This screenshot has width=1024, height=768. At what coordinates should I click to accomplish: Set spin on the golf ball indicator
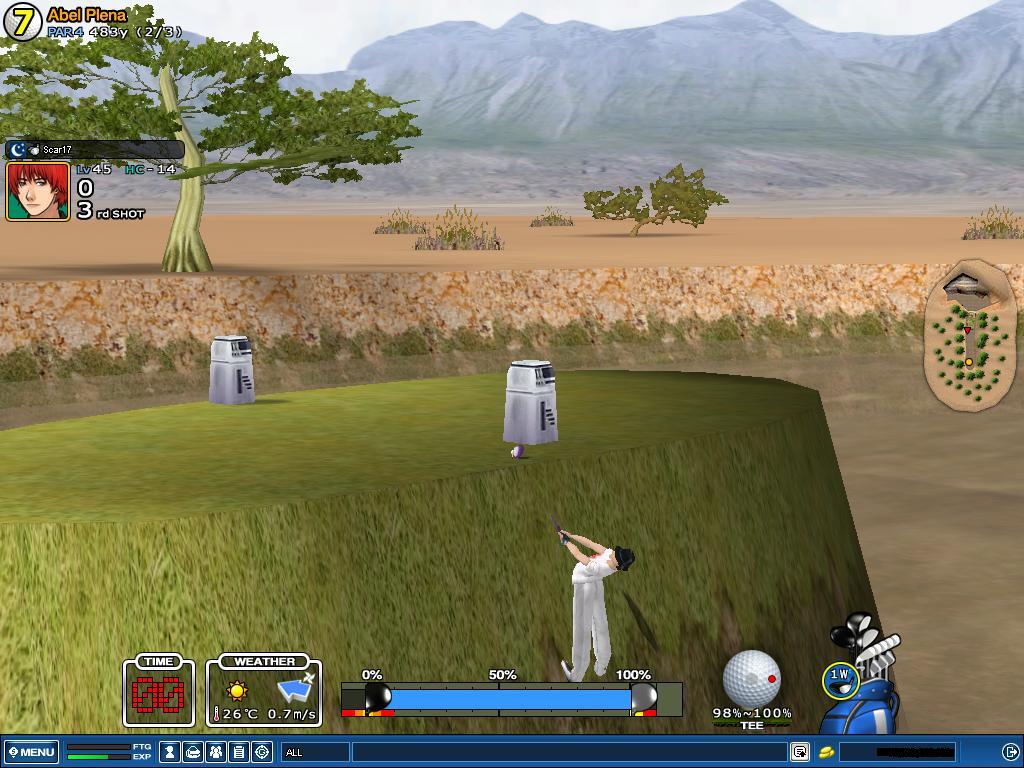click(751, 678)
